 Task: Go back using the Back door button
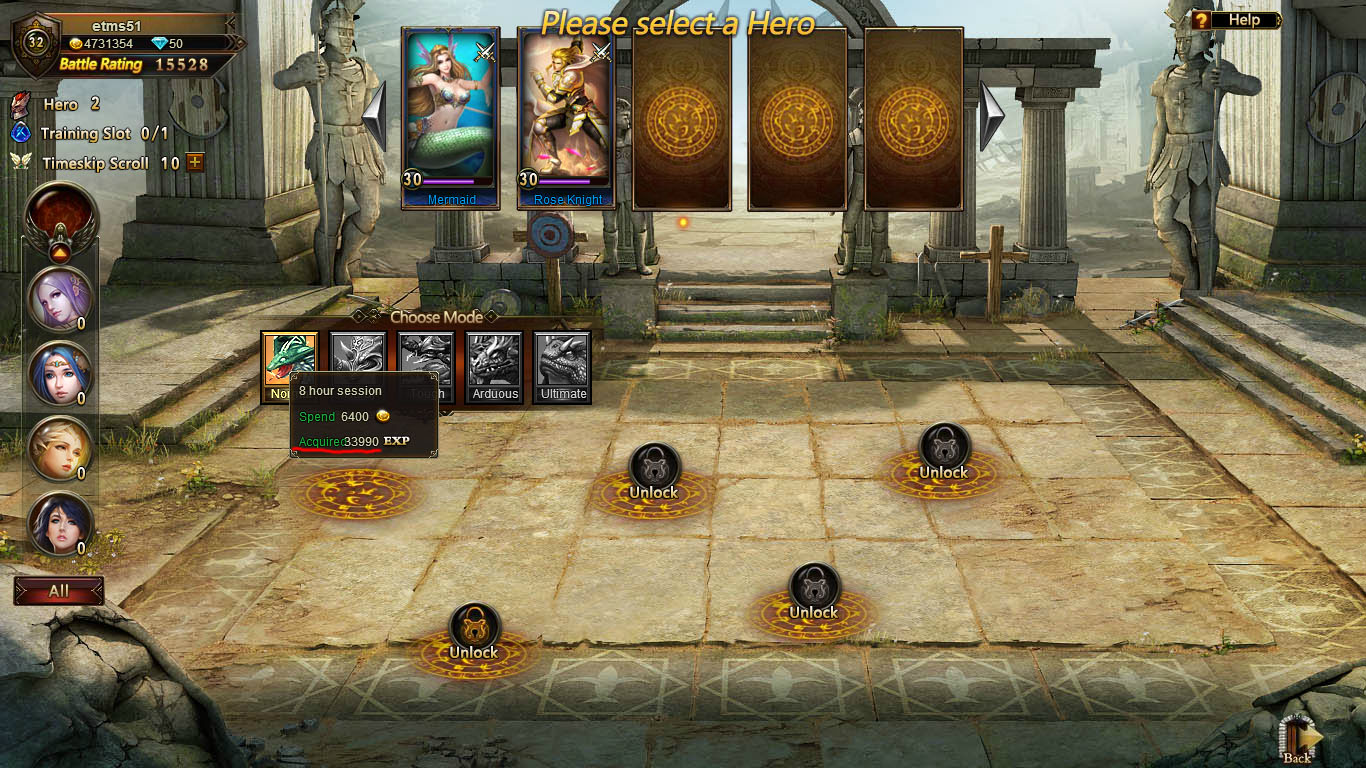click(1299, 740)
